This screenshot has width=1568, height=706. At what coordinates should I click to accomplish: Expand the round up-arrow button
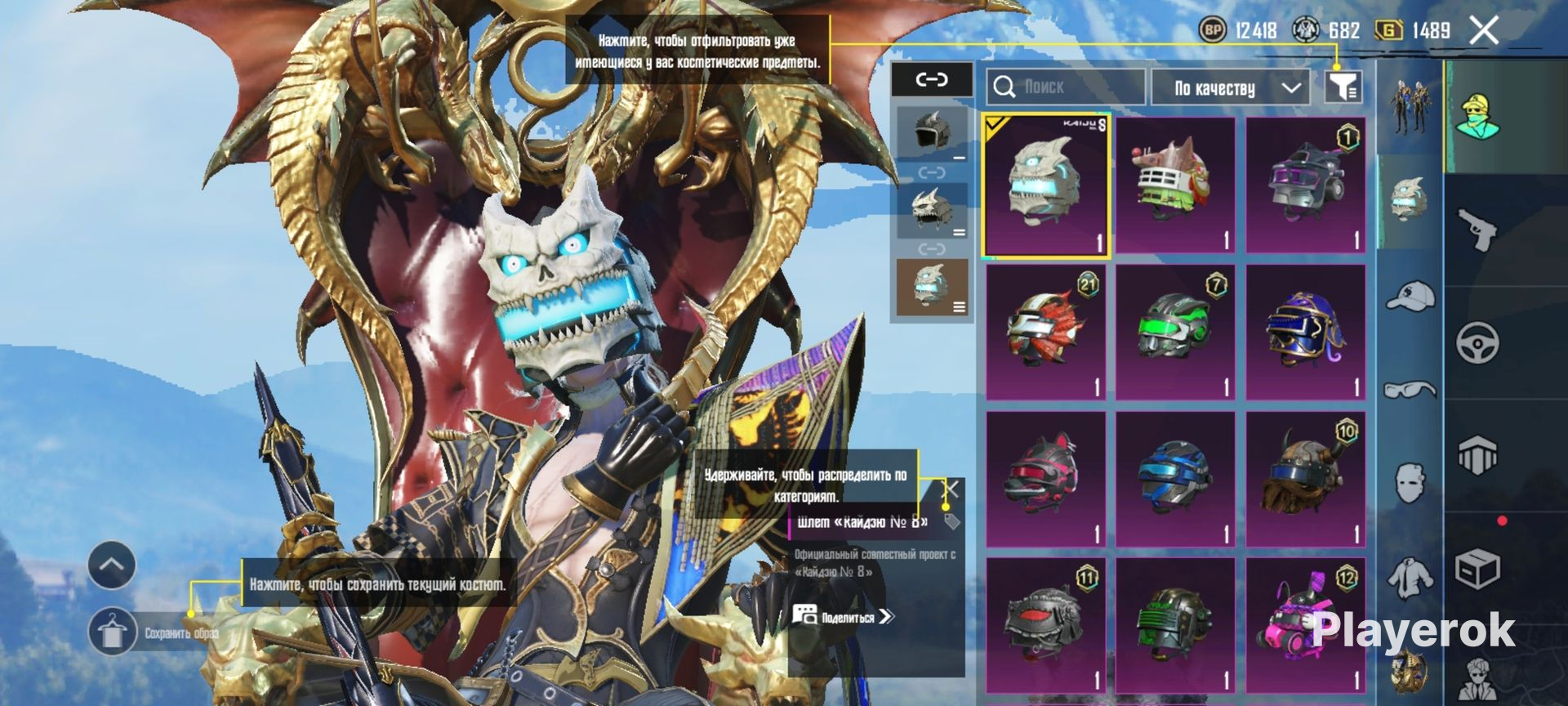[x=112, y=565]
